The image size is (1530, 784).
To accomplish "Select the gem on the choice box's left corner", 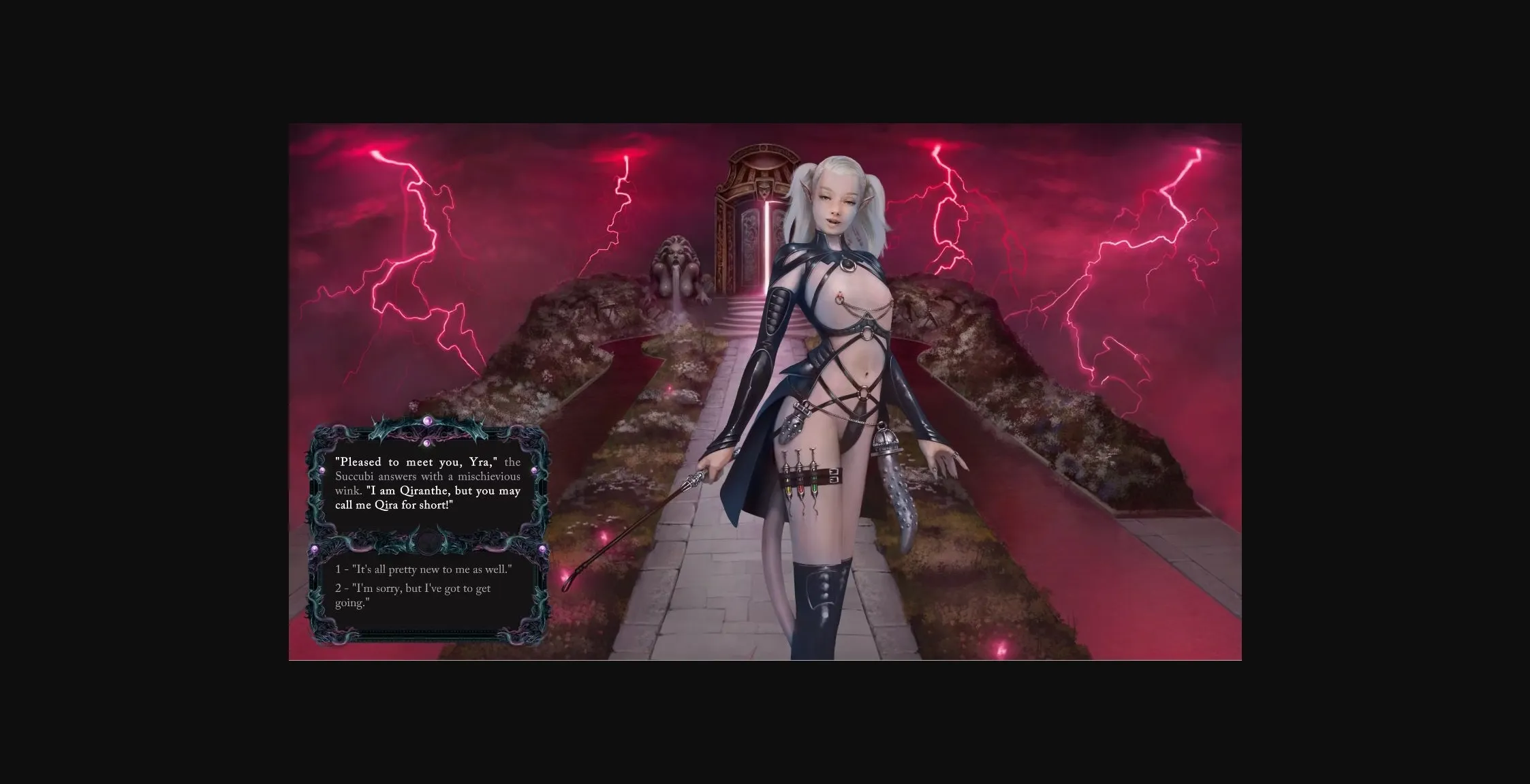I will 315,548.
